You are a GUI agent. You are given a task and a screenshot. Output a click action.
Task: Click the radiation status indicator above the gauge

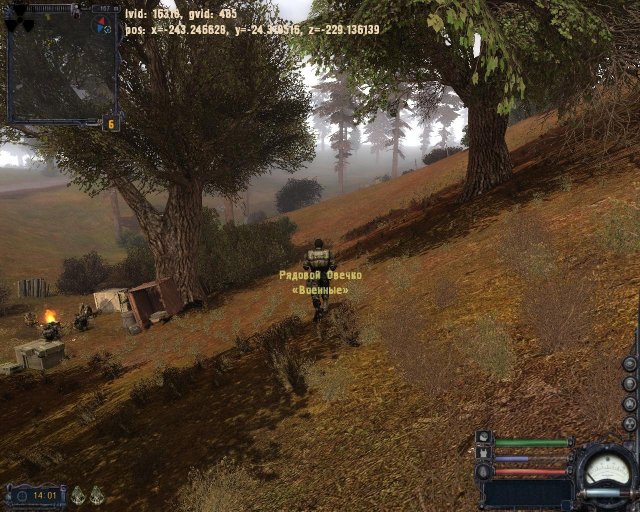[x=629, y=423]
